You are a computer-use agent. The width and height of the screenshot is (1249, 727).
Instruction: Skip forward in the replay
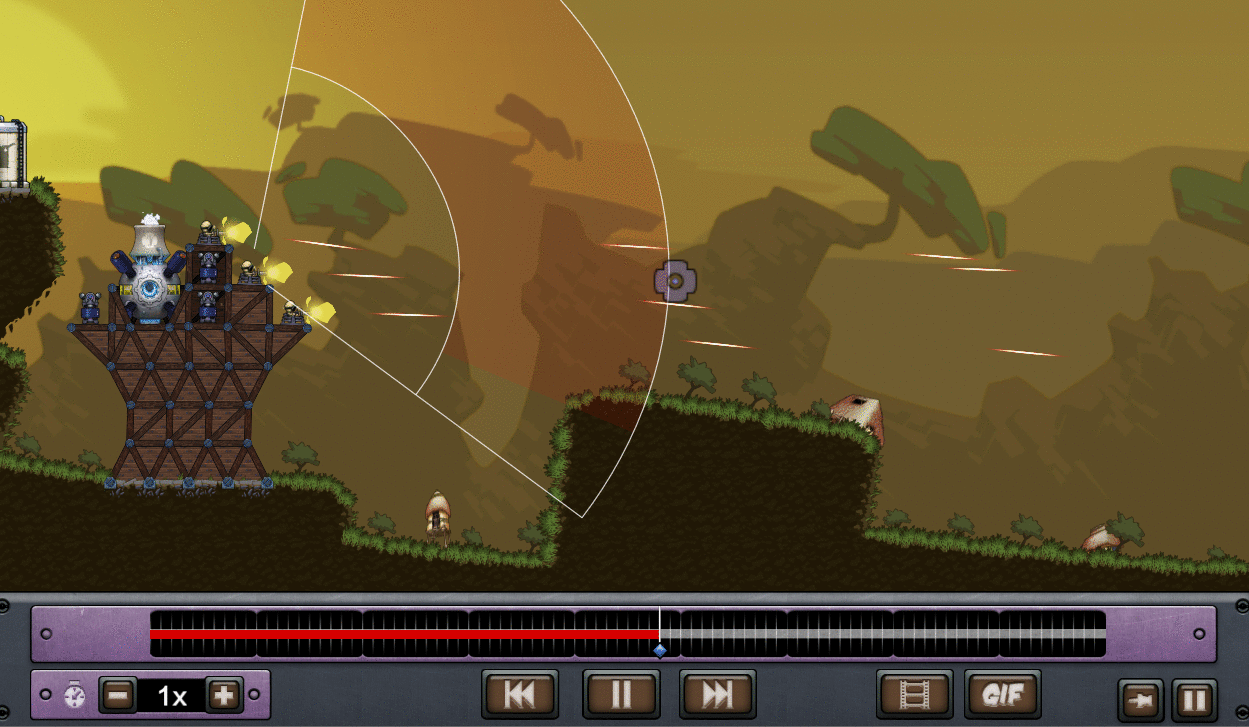pos(717,694)
